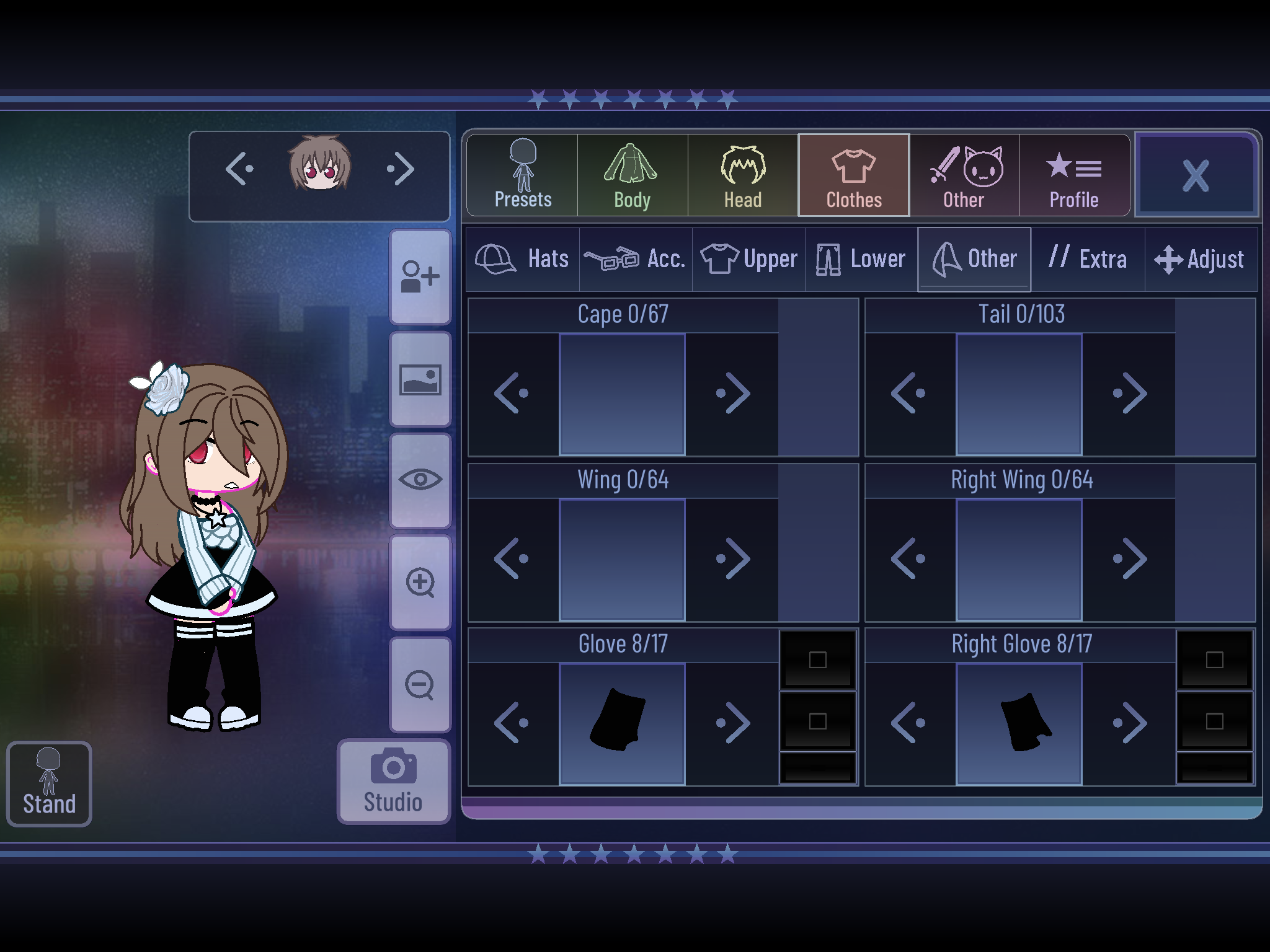Browse to the next Tail option

click(1132, 392)
